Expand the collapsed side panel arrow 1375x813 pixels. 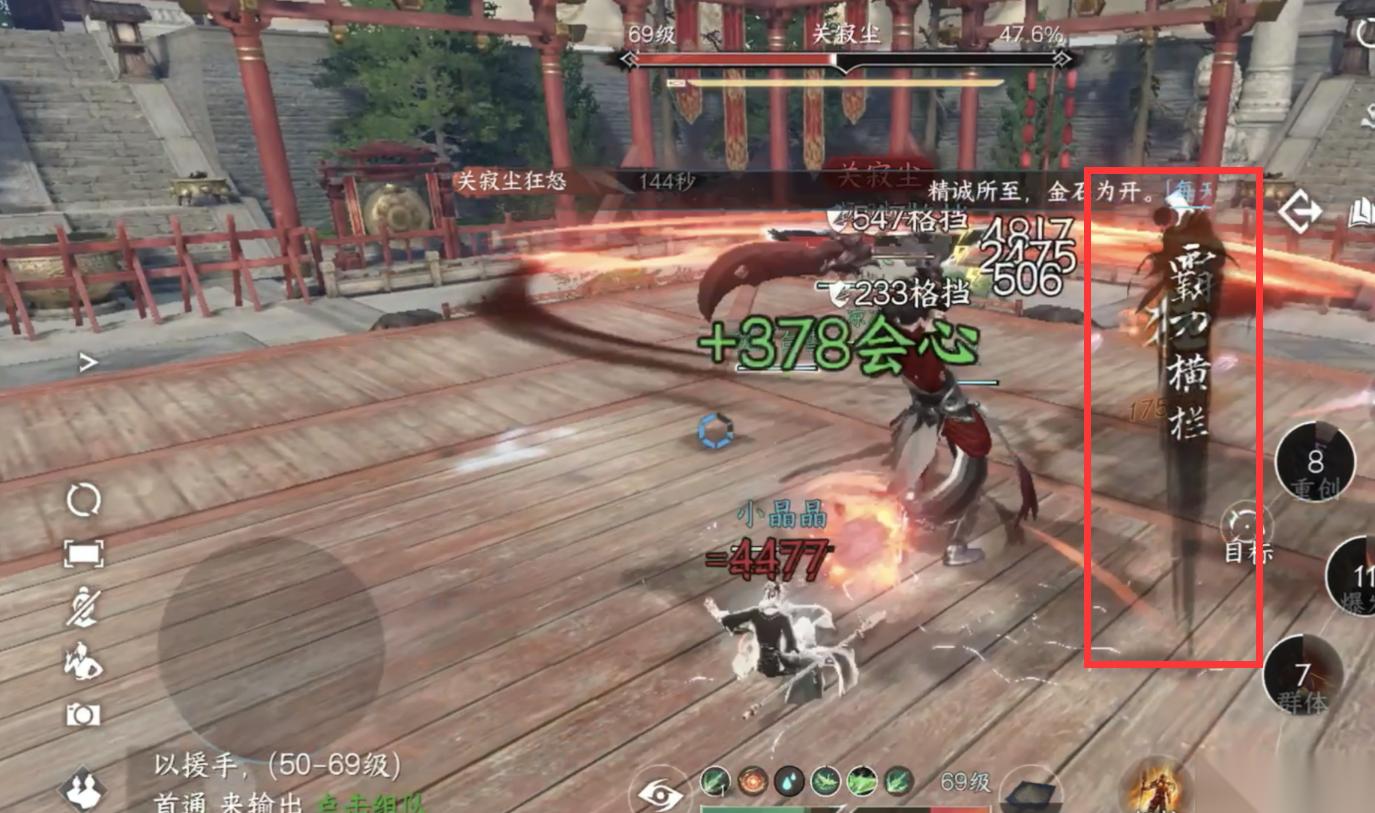[88, 363]
